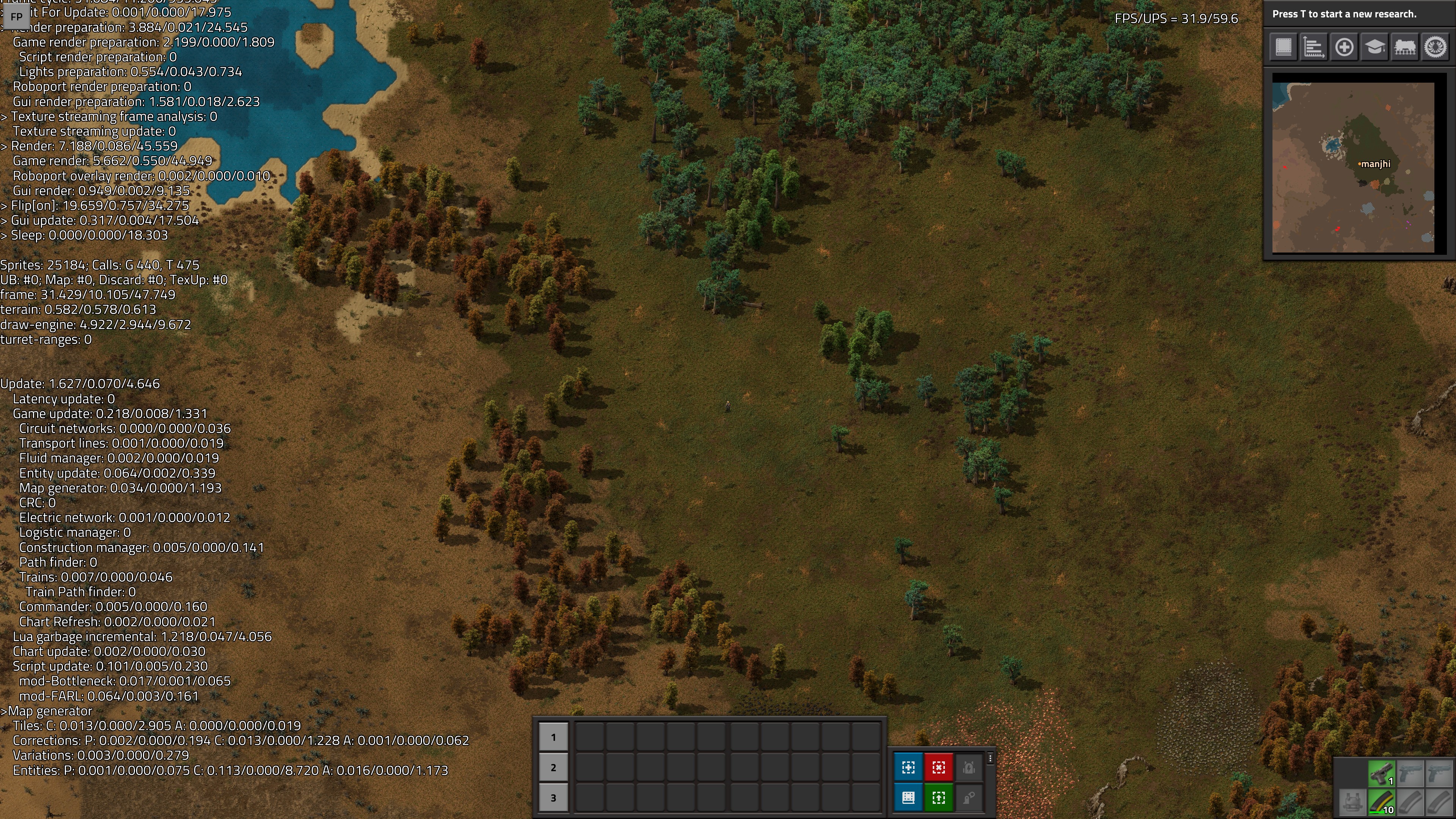Screen dimensions: 1456x819
Task: Select quickbar row 2 button
Action: click(553, 767)
